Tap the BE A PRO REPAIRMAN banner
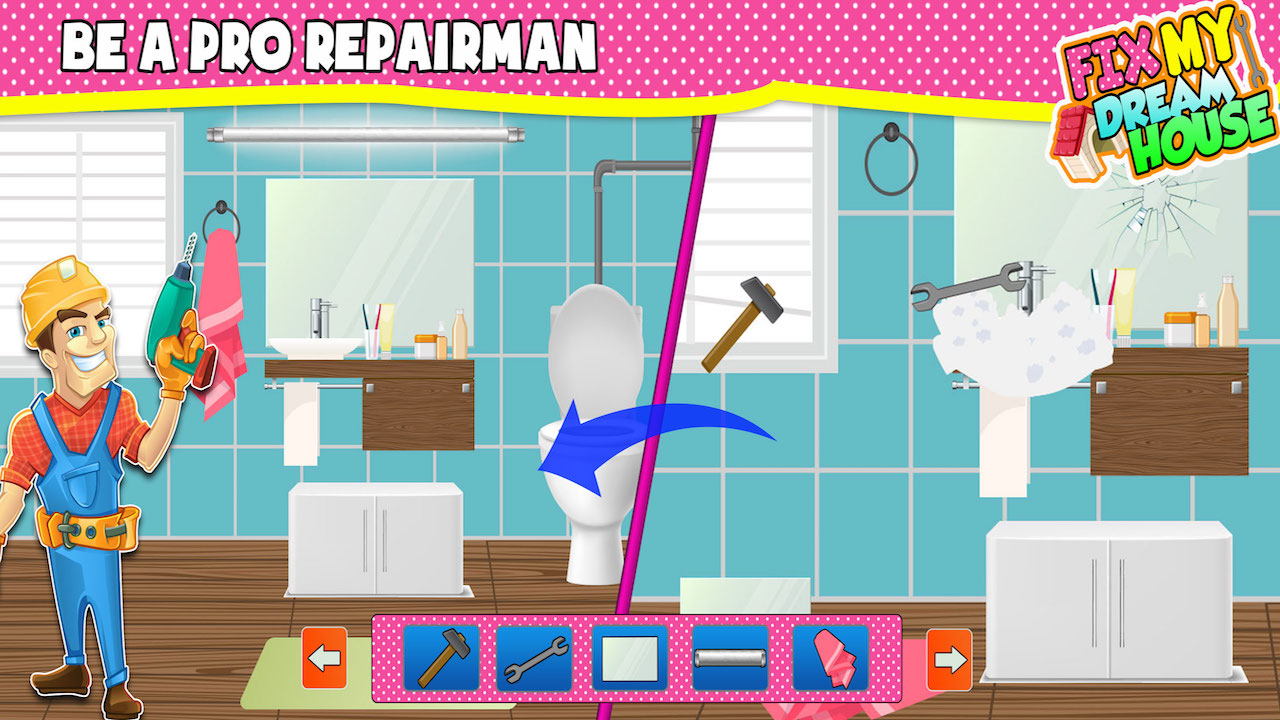 tap(330, 45)
